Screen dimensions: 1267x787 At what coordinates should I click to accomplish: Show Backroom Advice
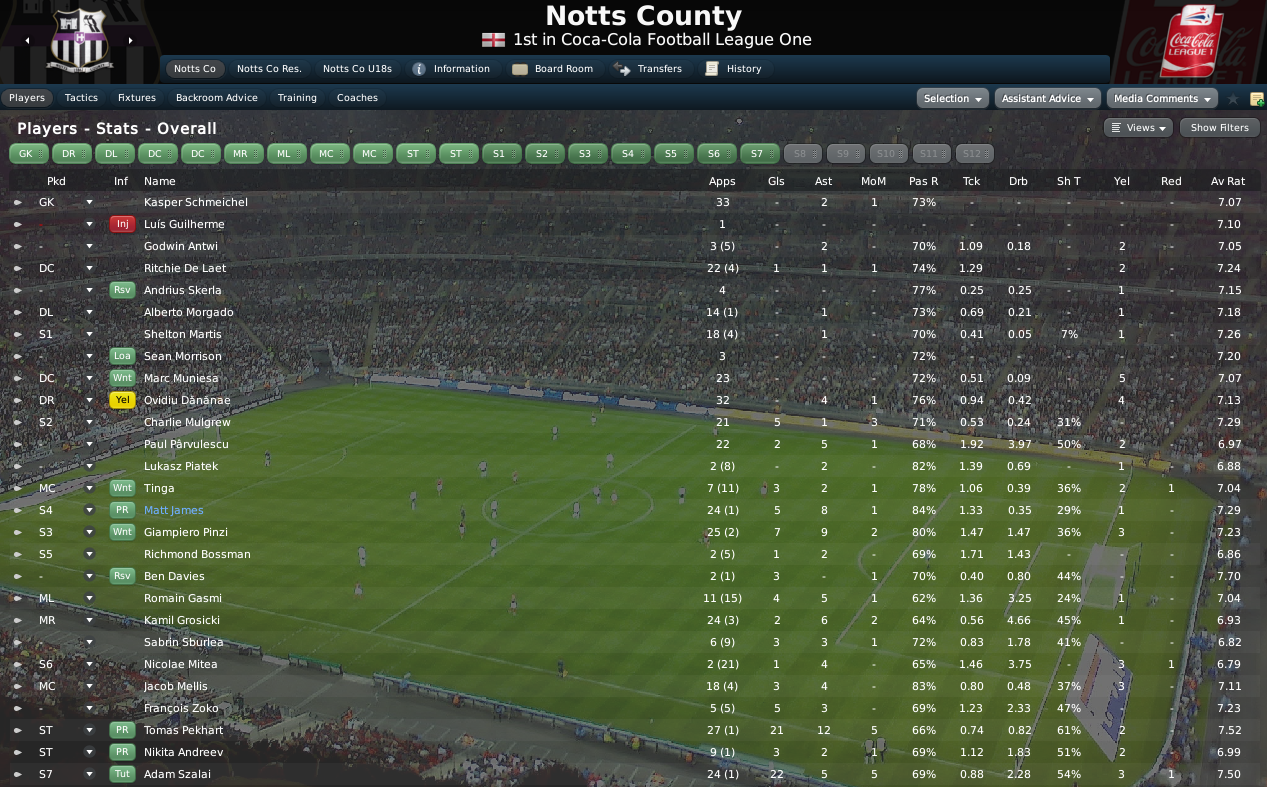216,98
